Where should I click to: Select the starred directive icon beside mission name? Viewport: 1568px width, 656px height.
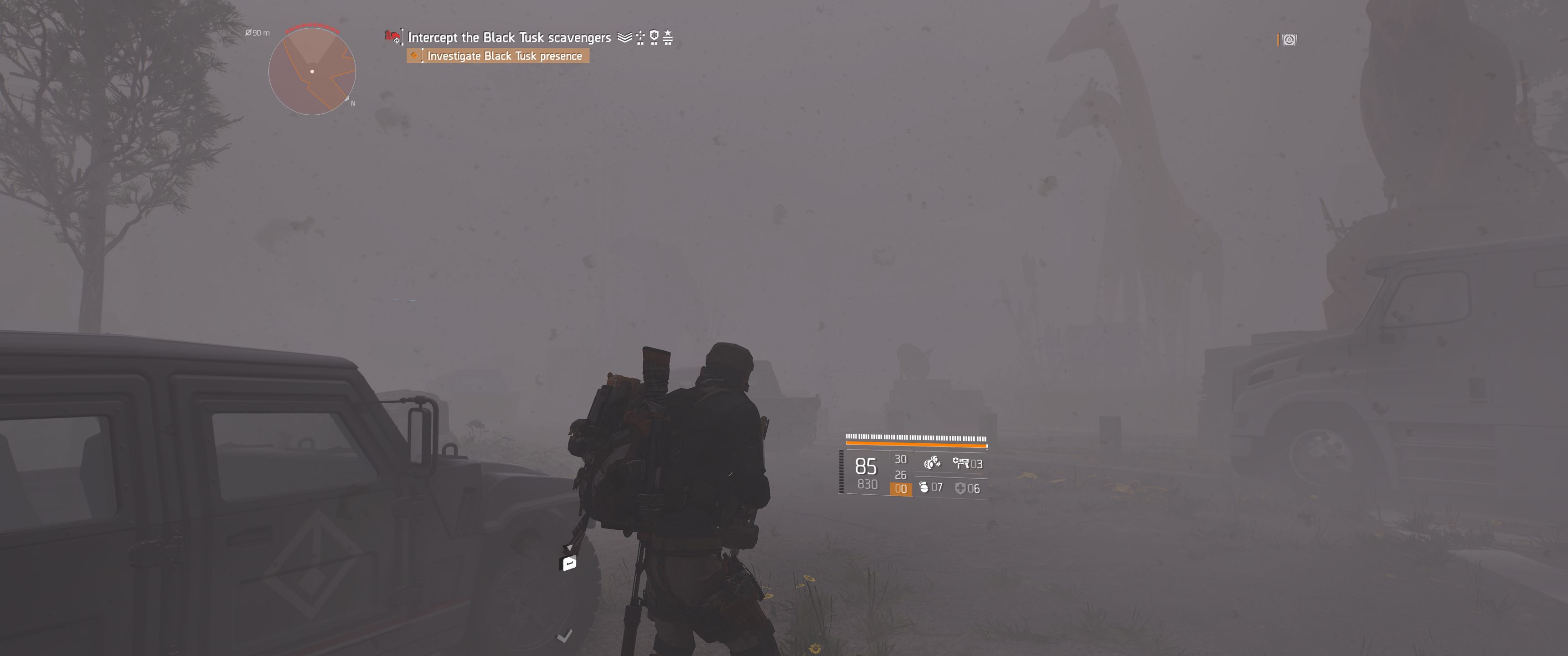[667, 37]
